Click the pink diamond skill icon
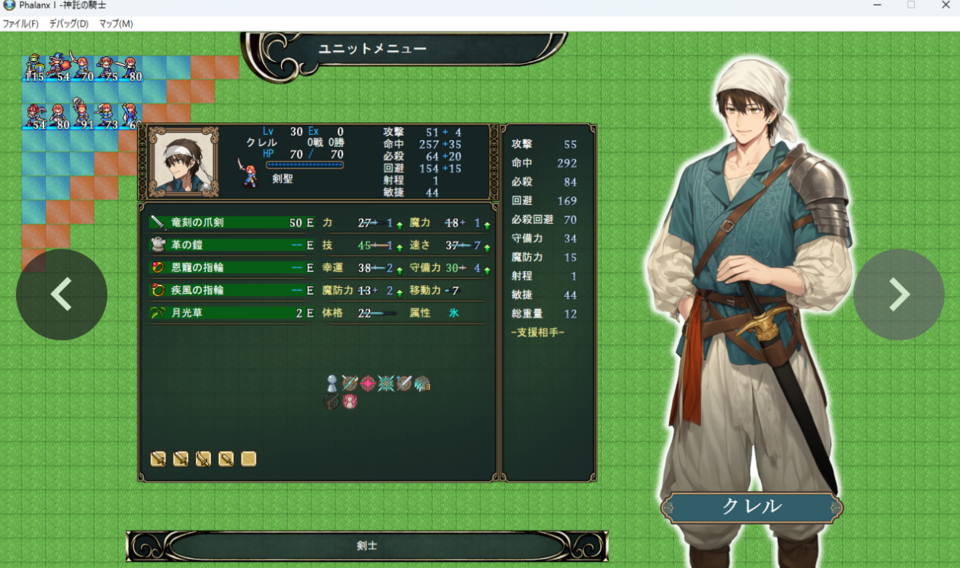 368,383
